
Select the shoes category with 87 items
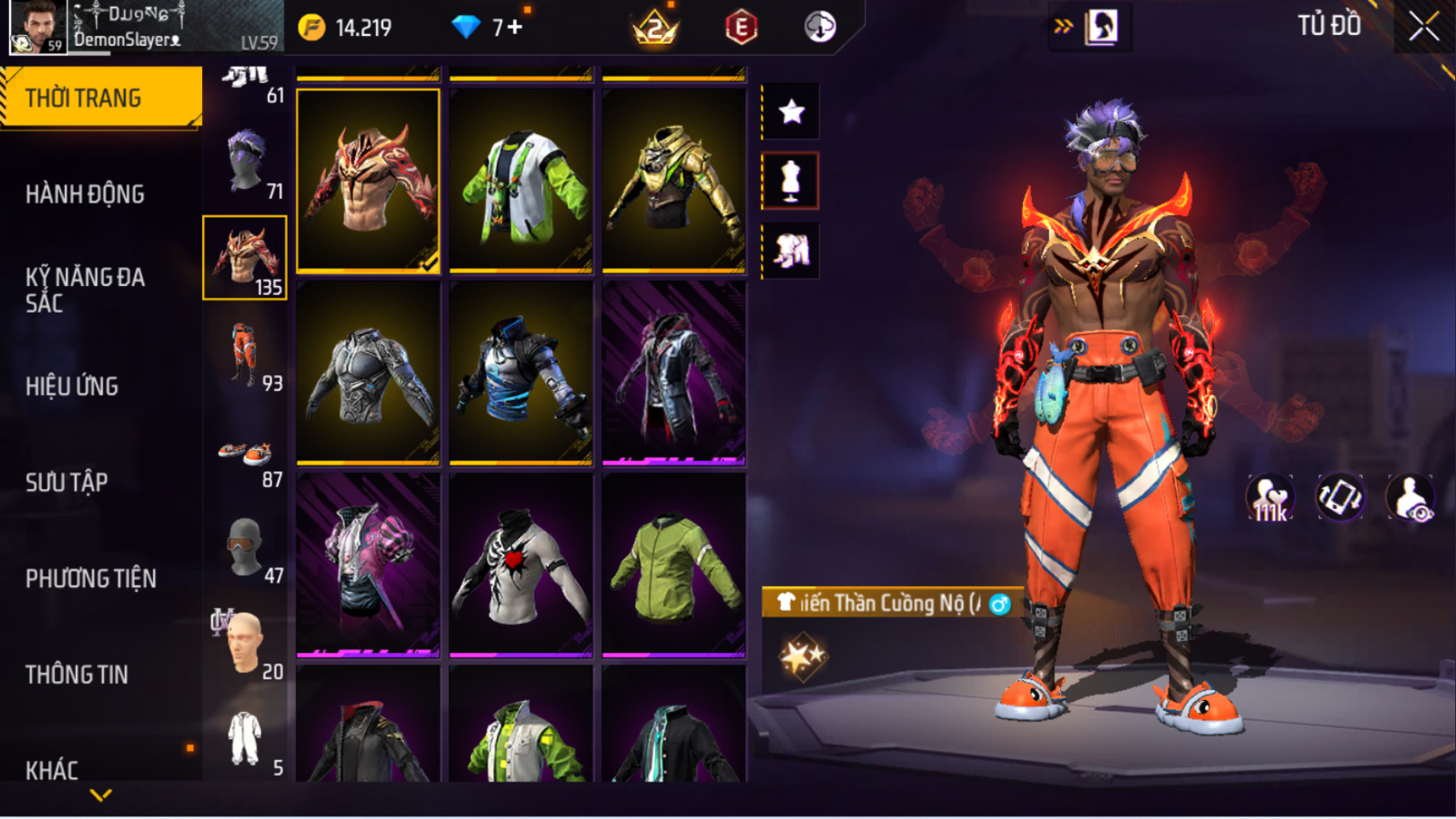[245, 455]
